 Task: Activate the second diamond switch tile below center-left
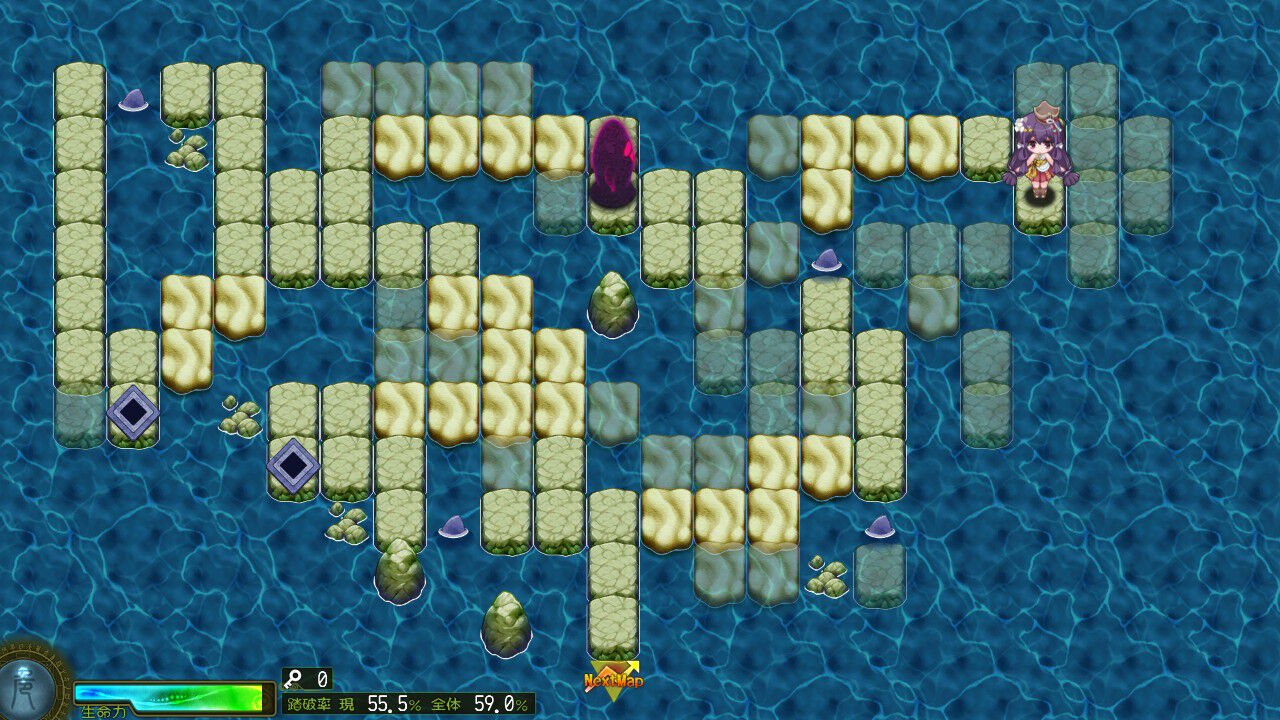[293, 464]
